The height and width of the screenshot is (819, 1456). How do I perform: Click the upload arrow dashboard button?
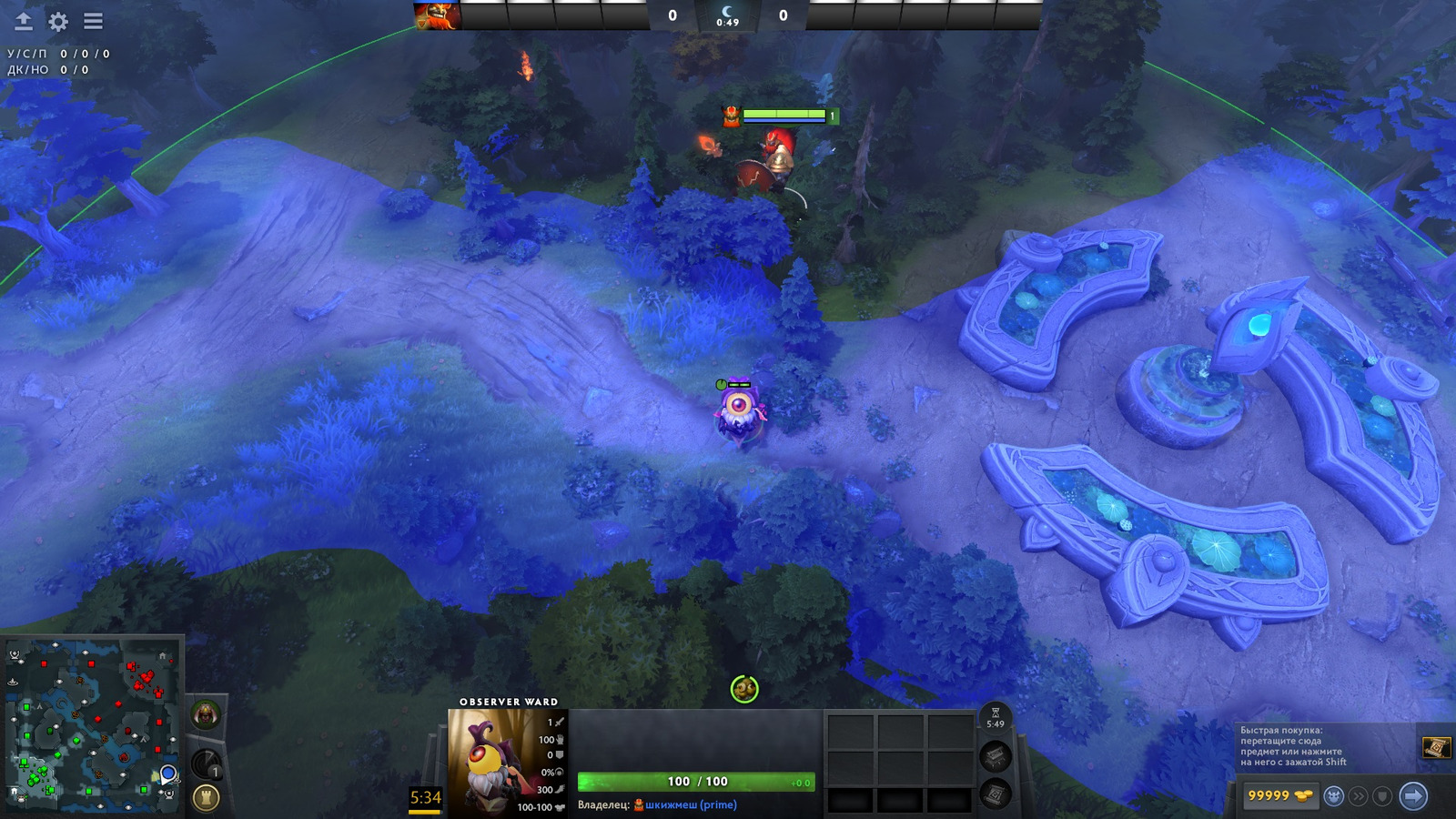pyautogui.click(x=24, y=21)
